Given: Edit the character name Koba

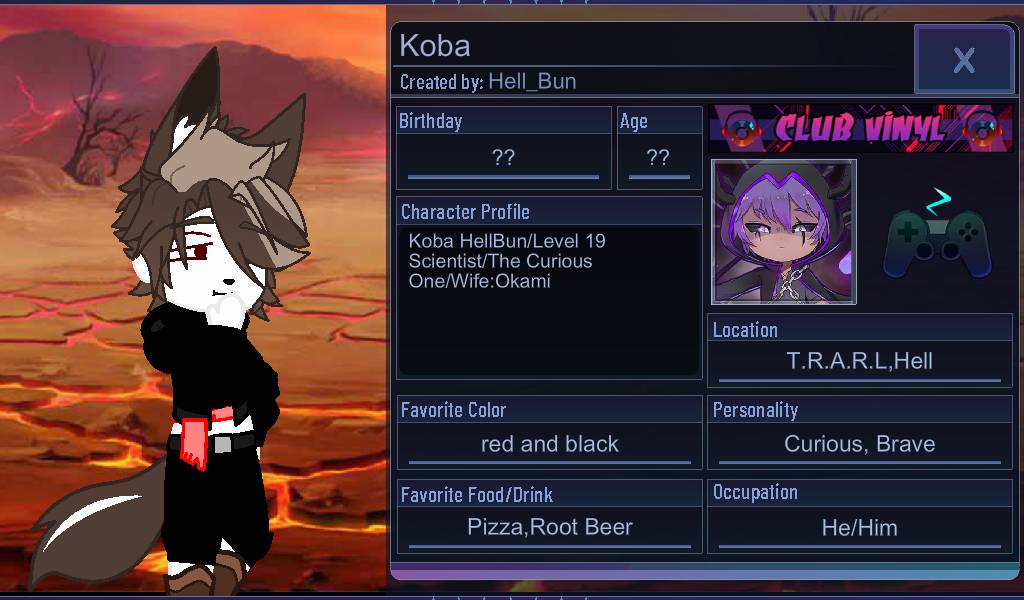Looking at the screenshot, I should pyautogui.click(x=435, y=46).
